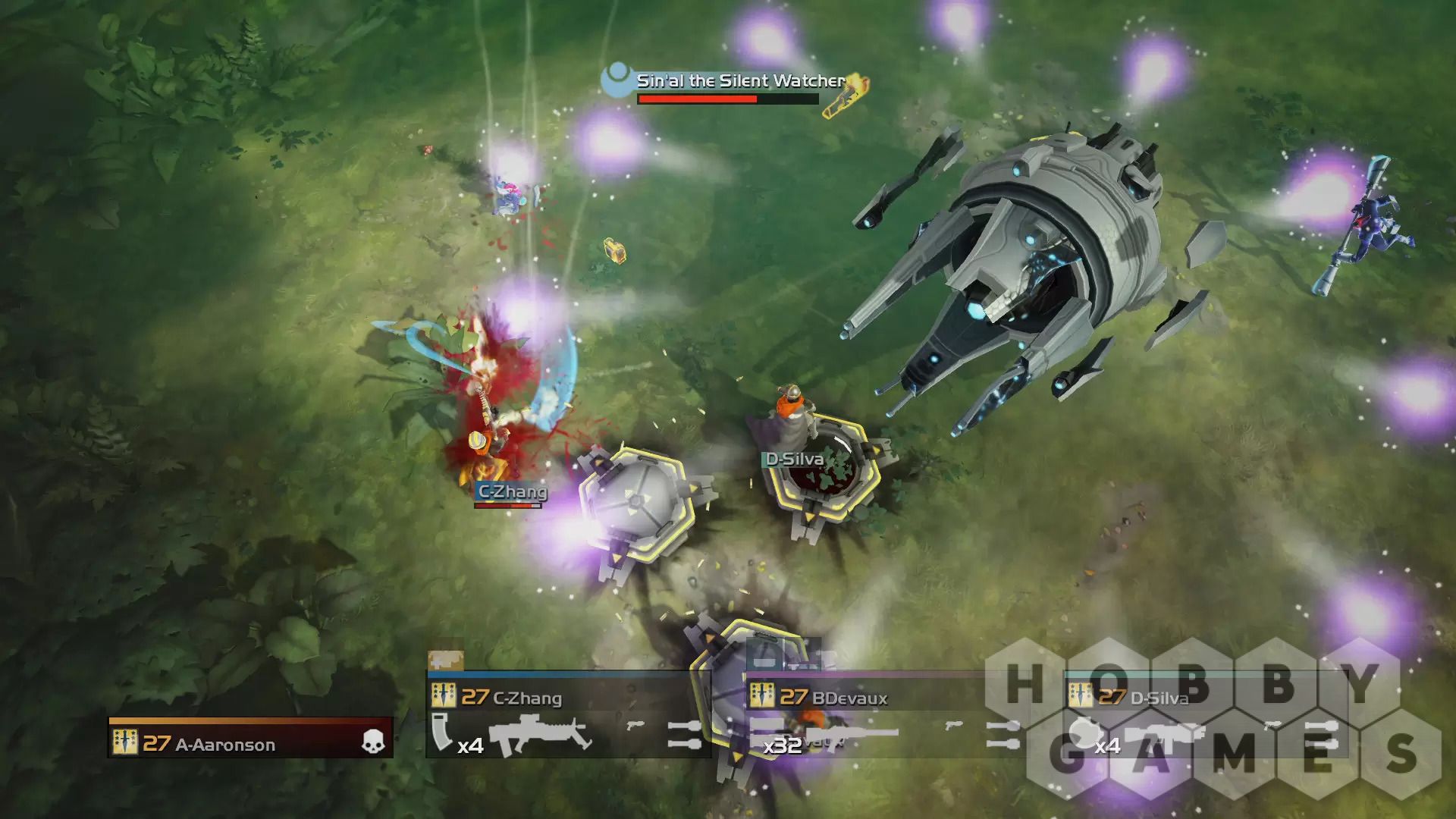
Task: Click the skull icon beside A-Aaronson
Action: coord(372,742)
